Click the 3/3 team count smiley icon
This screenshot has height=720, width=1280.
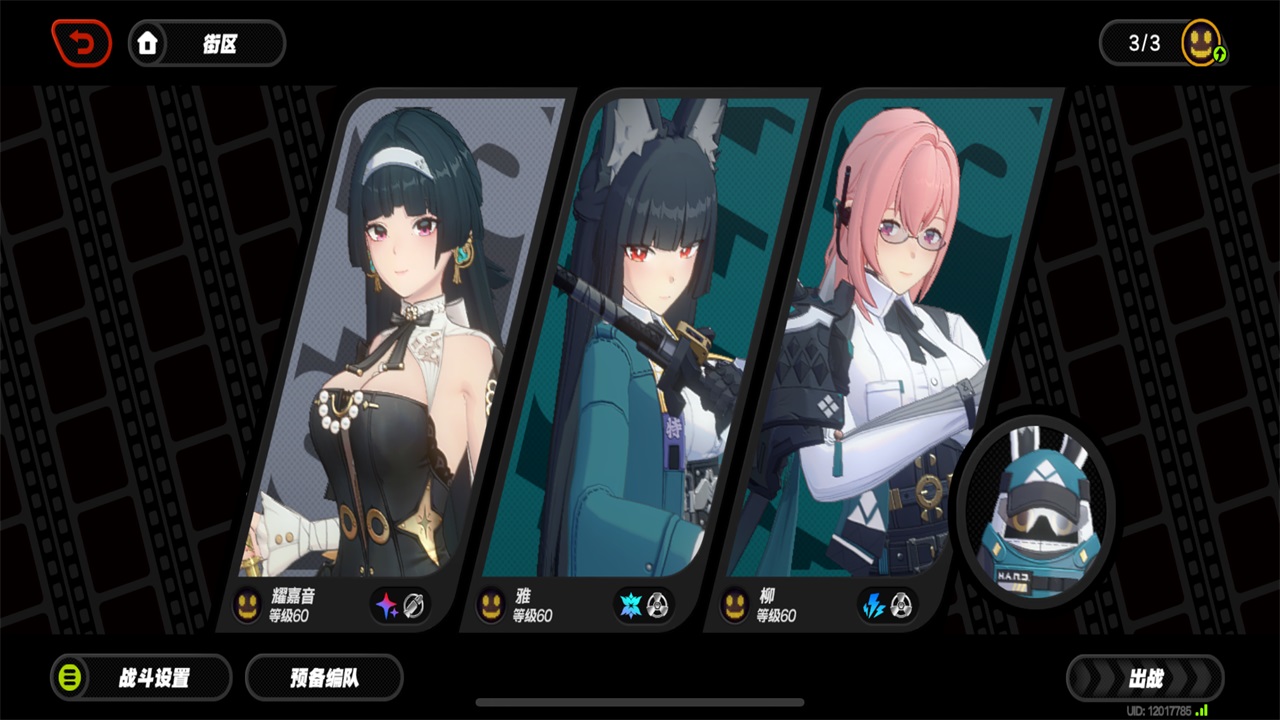tap(1201, 43)
